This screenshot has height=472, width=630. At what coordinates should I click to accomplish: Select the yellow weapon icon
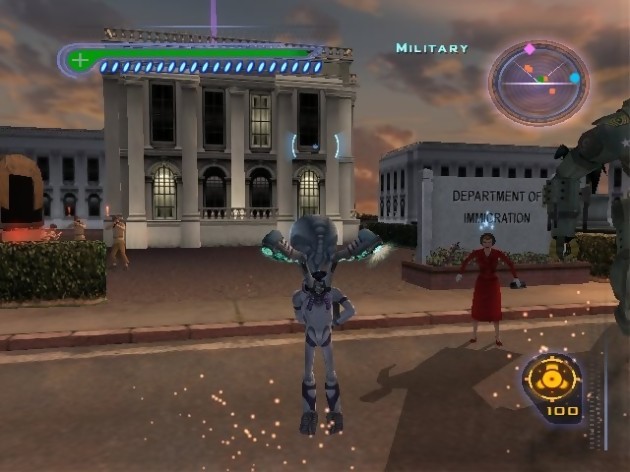pyautogui.click(x=552, y=380)
